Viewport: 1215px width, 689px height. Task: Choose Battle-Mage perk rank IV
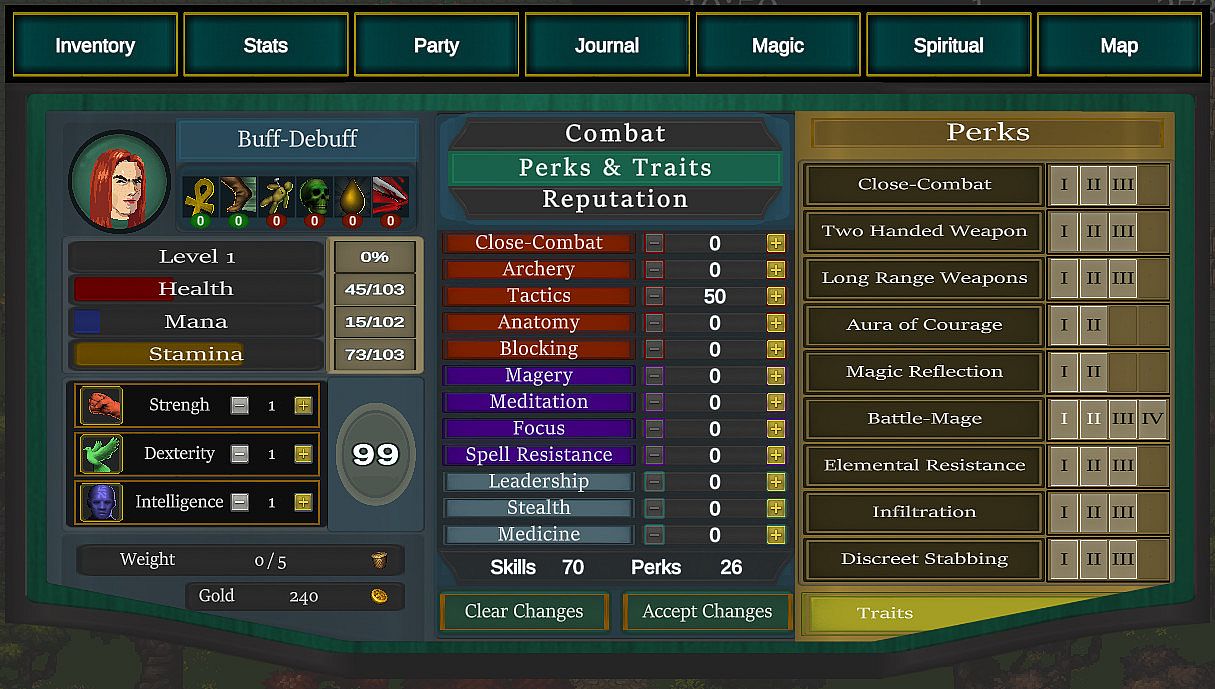(1152, 419)
